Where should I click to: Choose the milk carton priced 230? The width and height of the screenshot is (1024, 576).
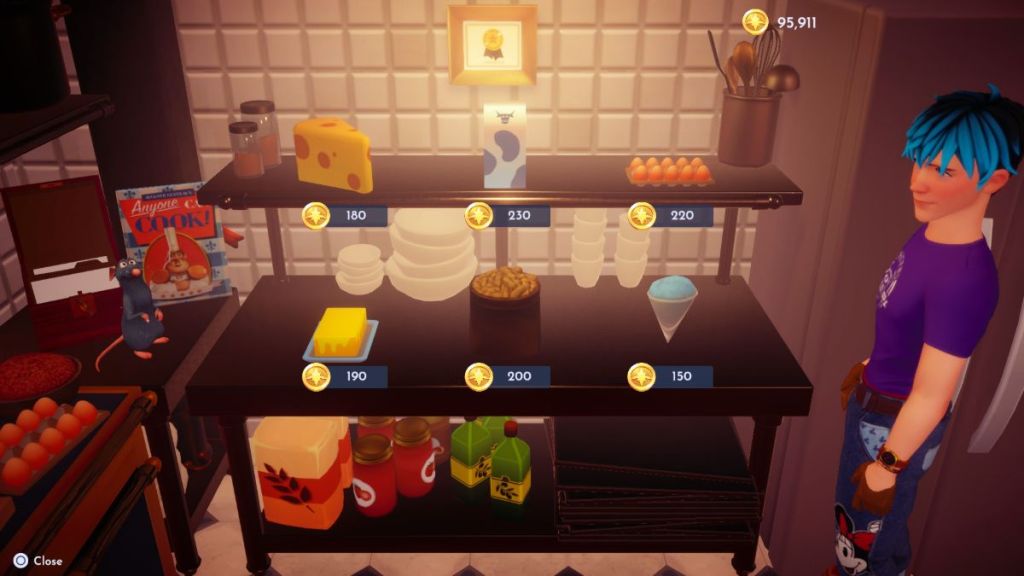pos(504,146)
